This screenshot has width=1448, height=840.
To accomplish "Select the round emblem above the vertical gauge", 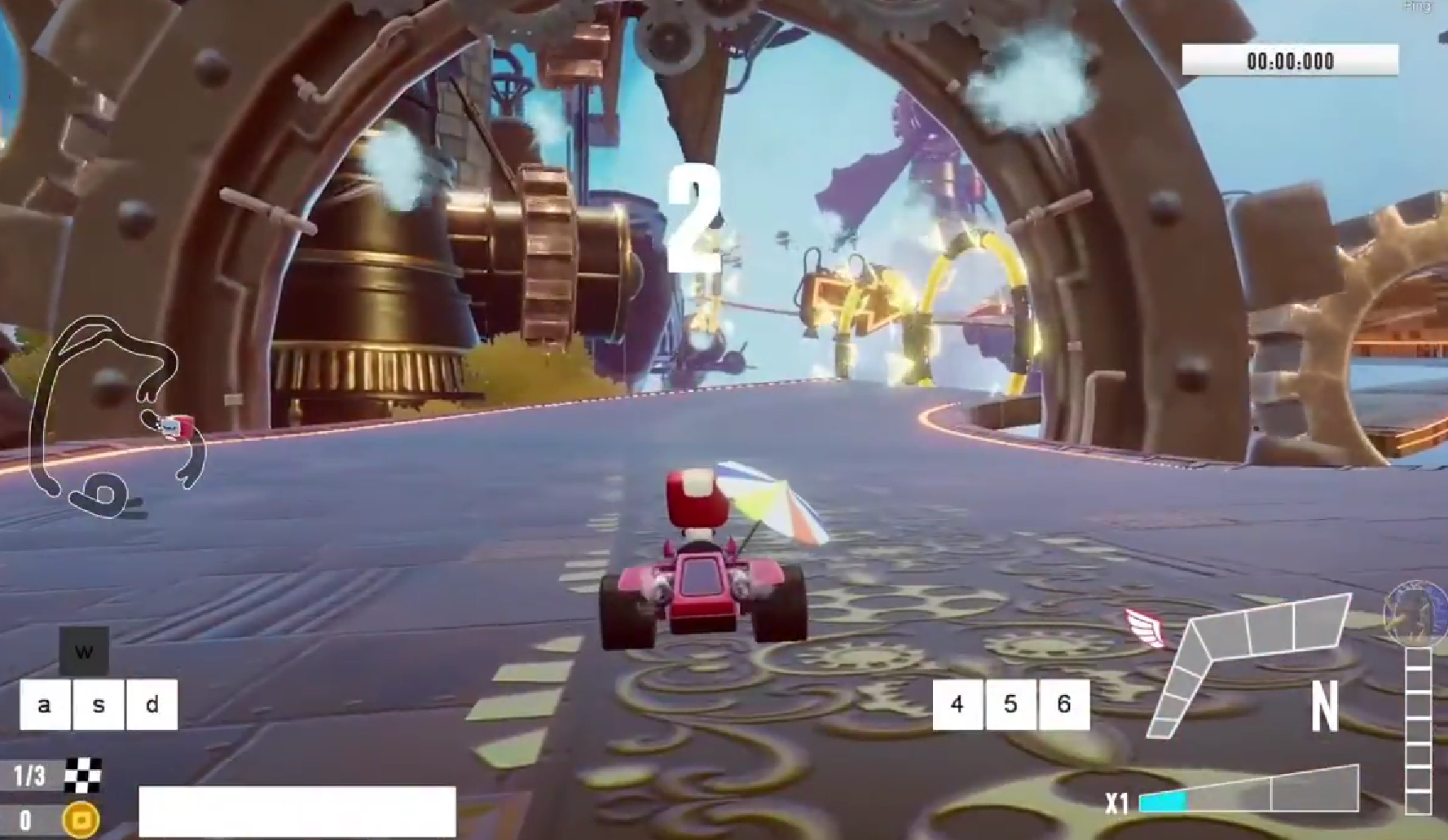I will (x=1415, y=612).
